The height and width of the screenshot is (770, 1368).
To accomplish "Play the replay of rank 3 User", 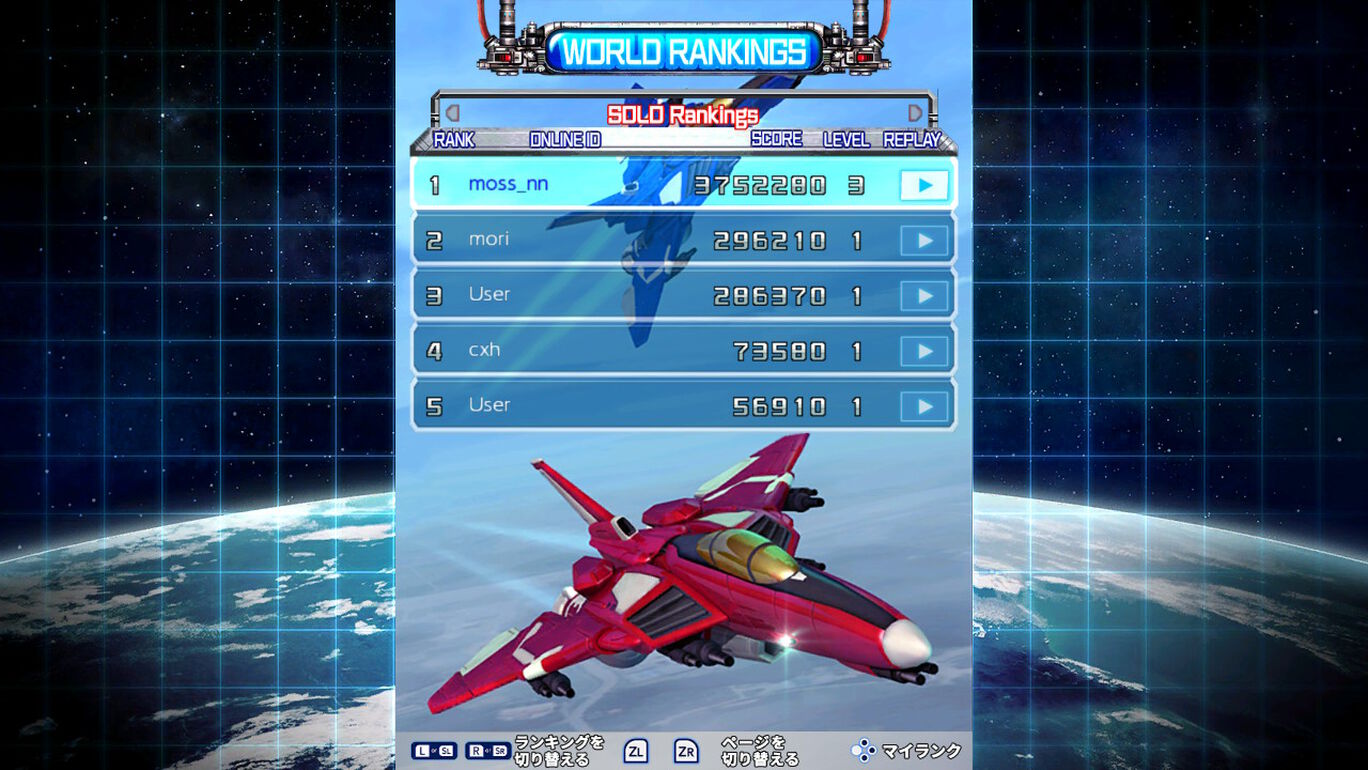I will pos(923,296).
